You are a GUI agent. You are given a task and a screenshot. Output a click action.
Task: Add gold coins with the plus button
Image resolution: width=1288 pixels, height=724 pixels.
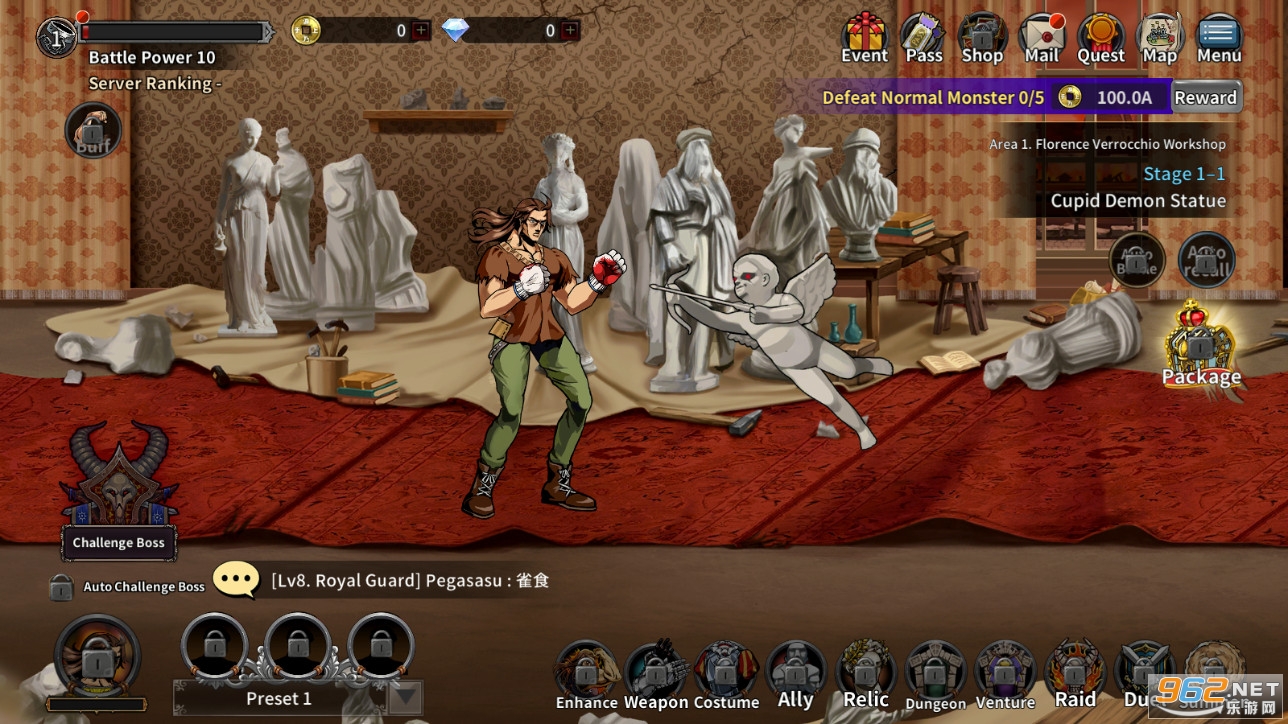(421, 31)
